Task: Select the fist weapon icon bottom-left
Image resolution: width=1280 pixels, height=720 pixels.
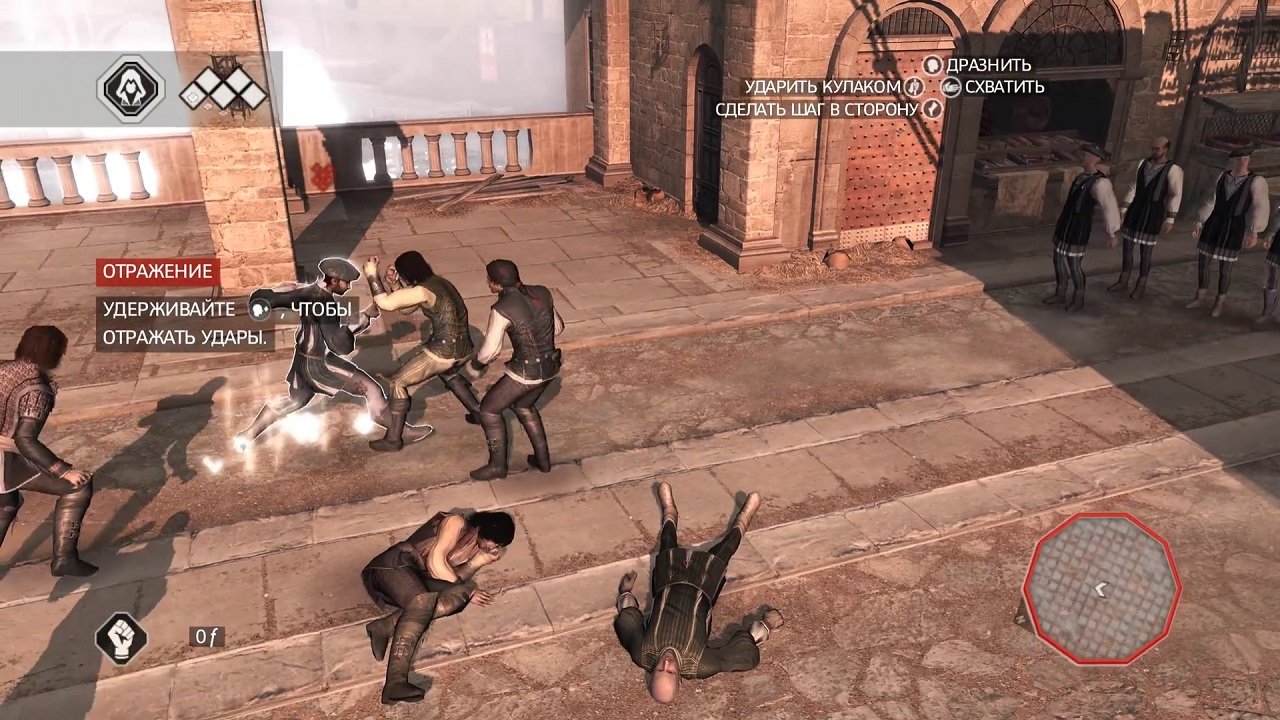Action: [x=119, y=641]
